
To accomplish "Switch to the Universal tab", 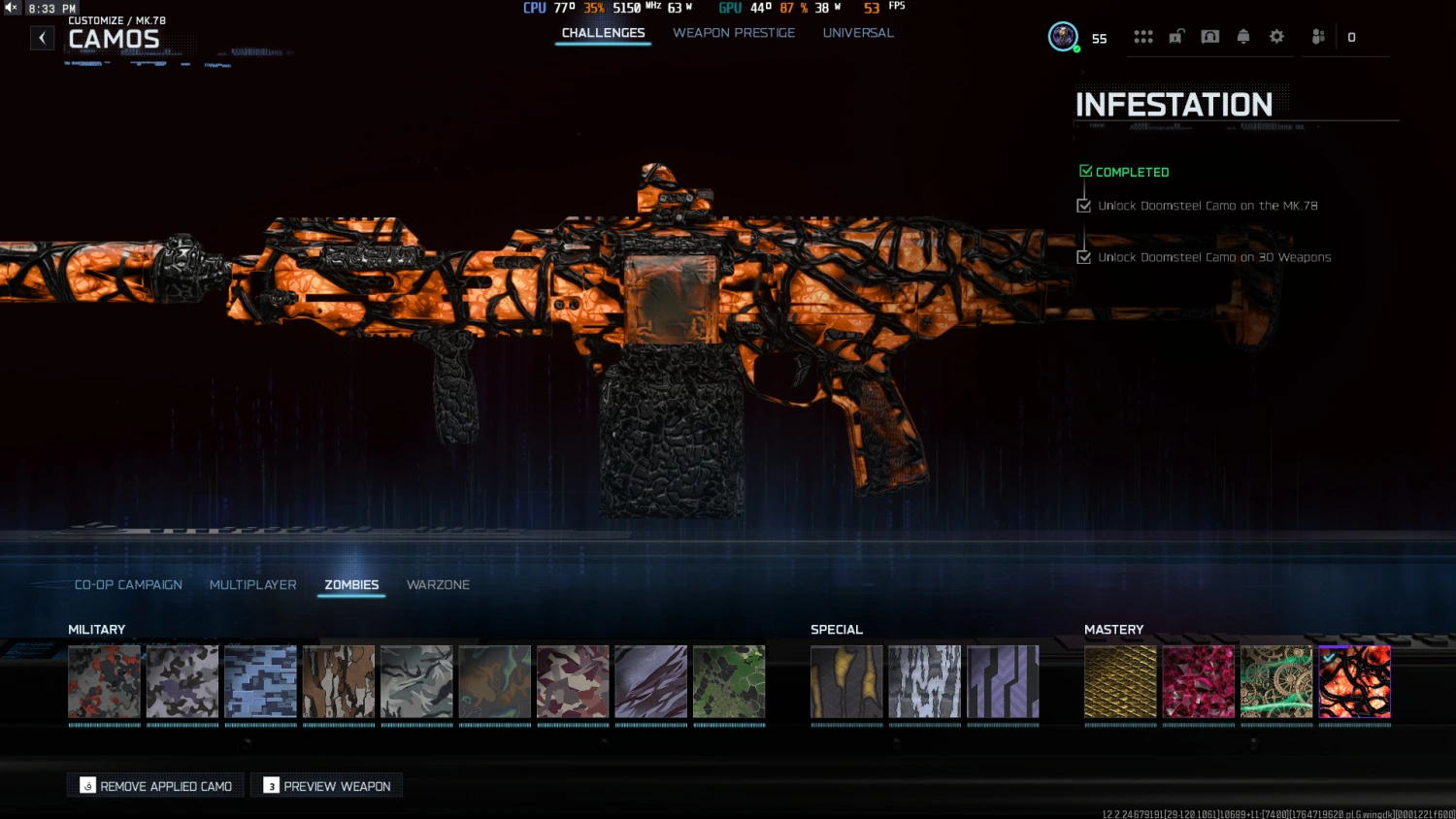I will pyautogui.click(x=858, y=32).
